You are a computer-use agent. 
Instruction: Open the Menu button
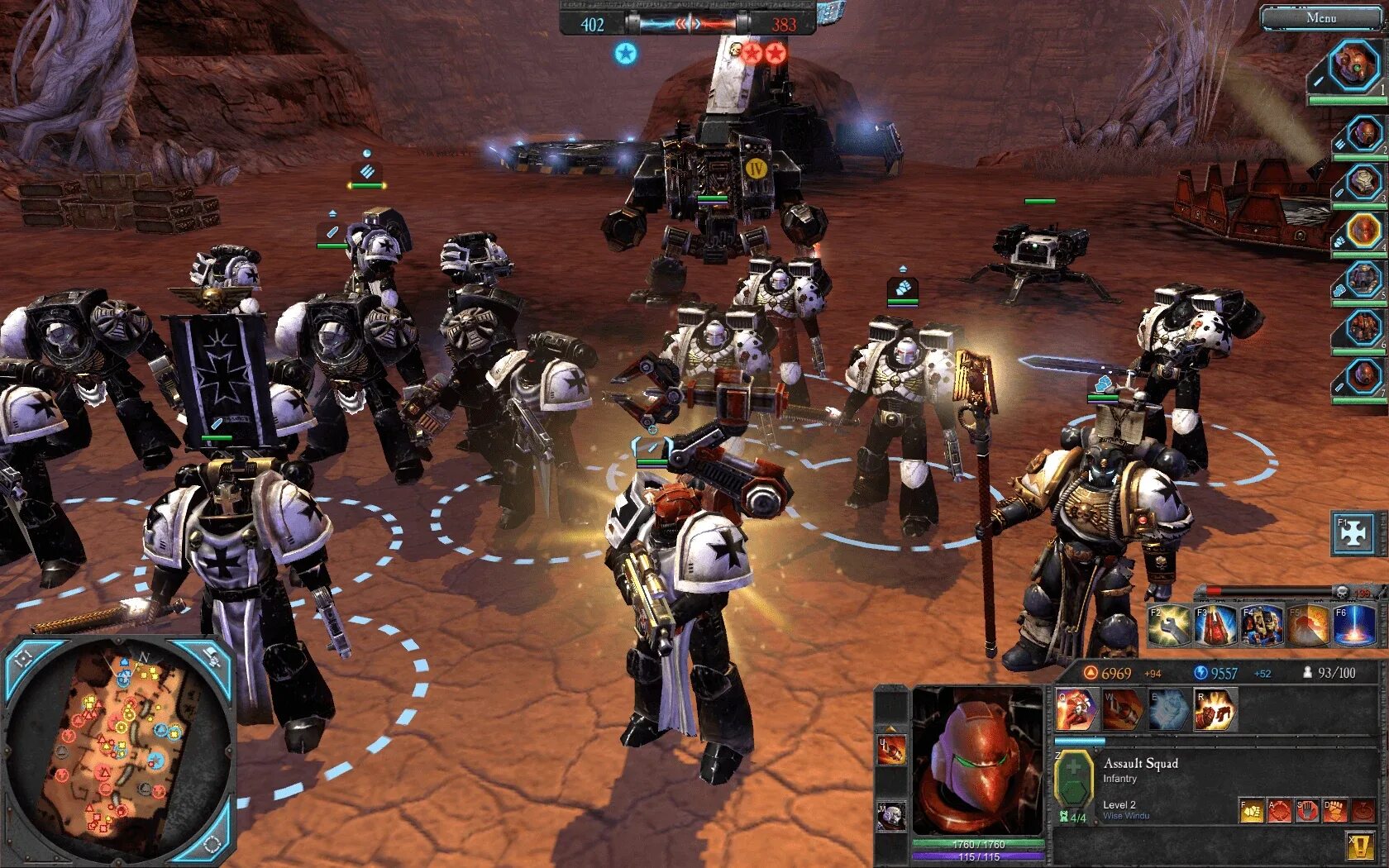coord(1320,17)
